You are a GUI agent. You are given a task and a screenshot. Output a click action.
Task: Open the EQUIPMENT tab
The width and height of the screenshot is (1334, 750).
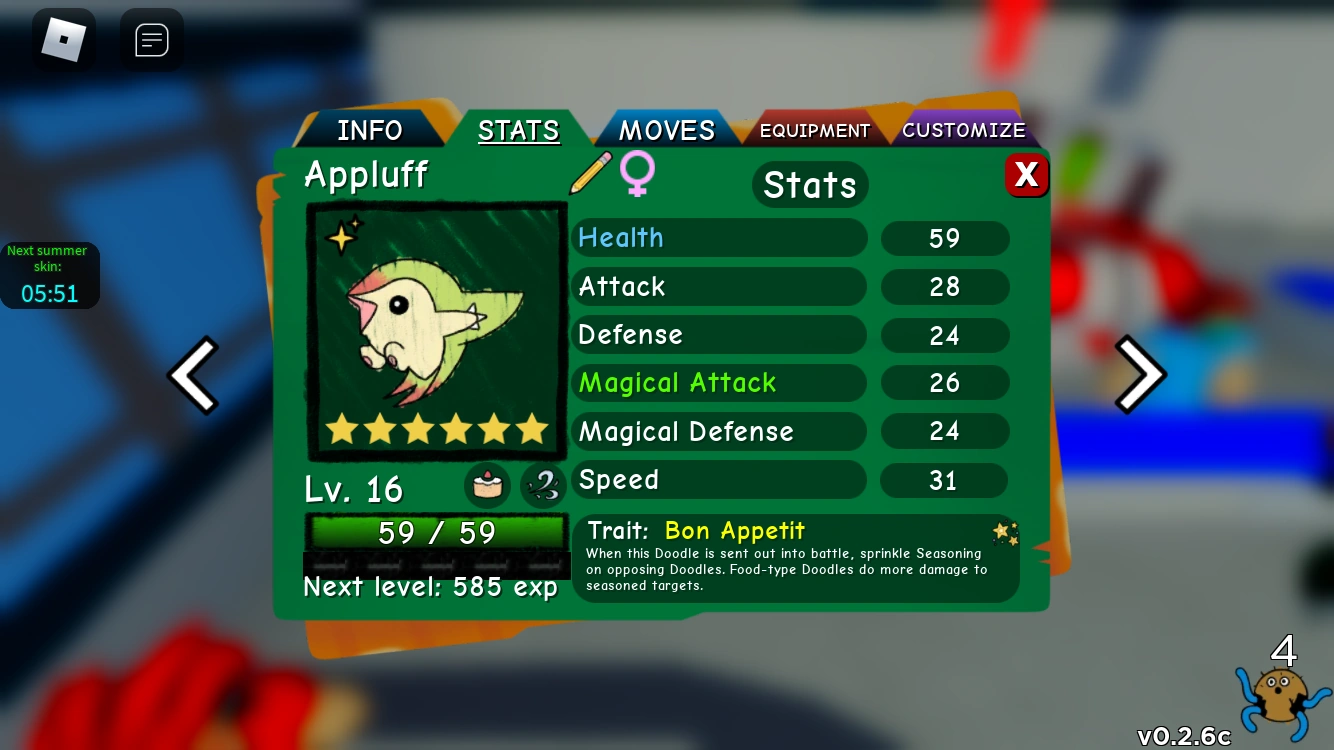point(814,130)
